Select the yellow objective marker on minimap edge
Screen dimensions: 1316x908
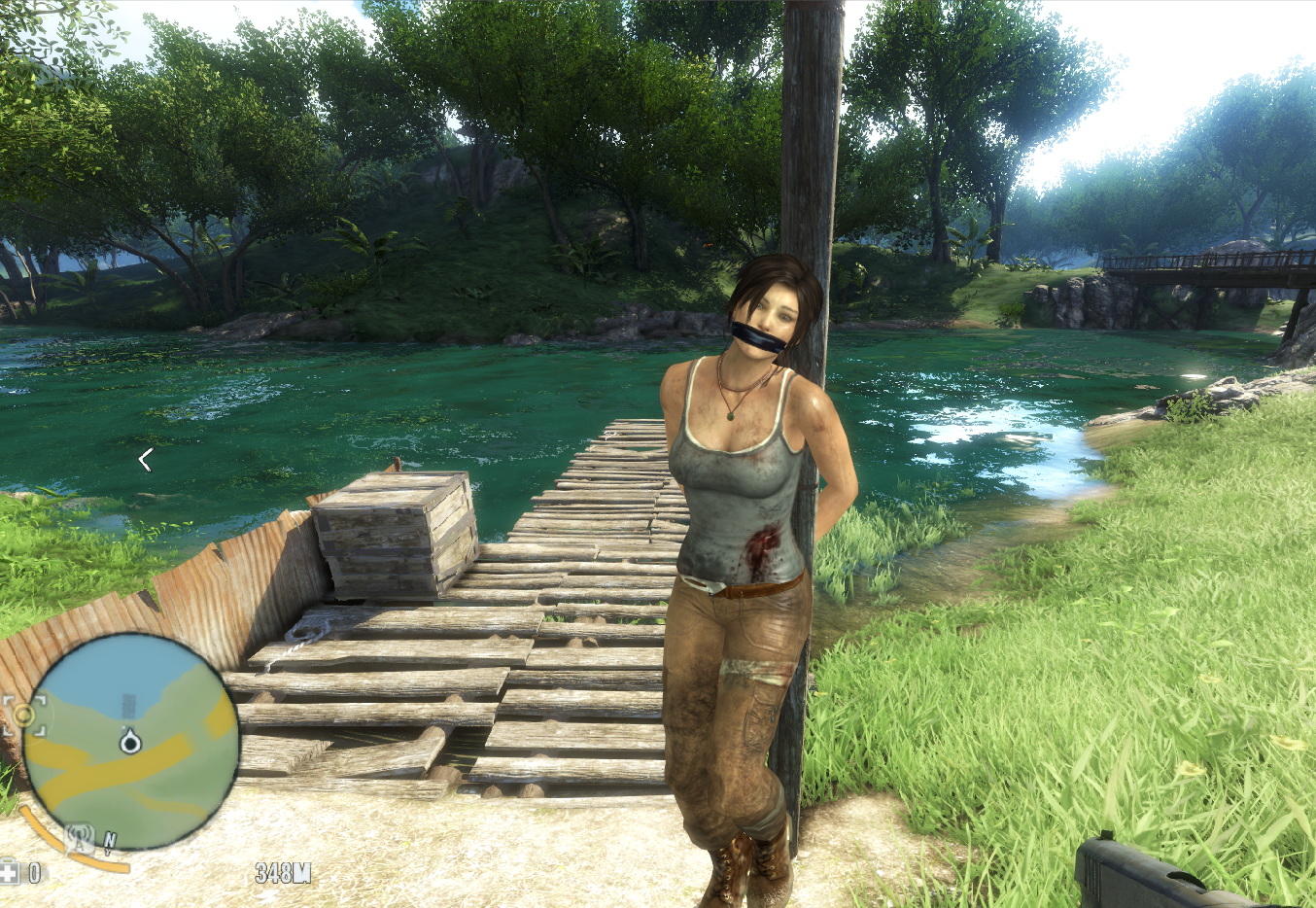click(23, 716)
